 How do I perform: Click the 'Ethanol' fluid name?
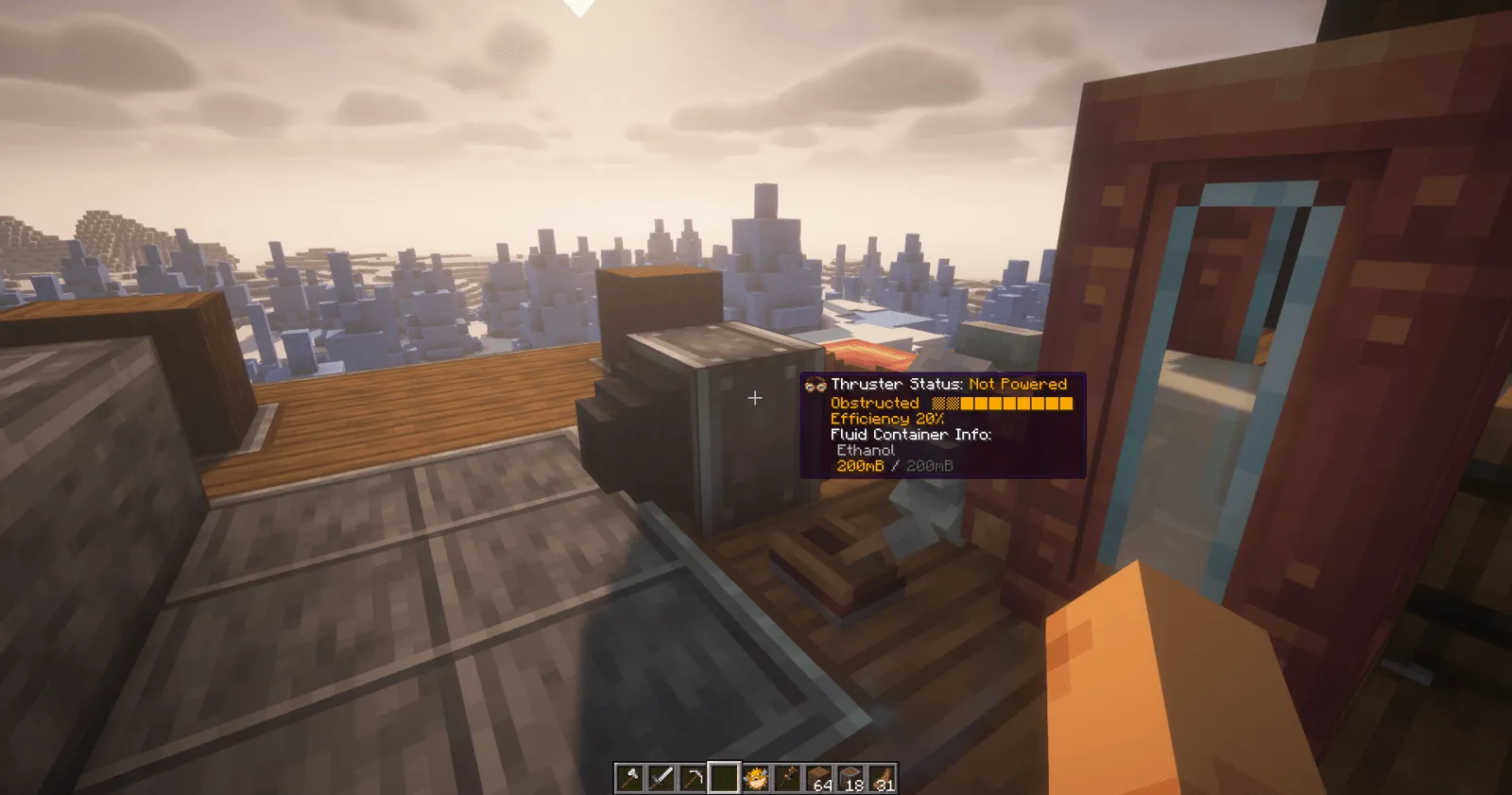865,450
